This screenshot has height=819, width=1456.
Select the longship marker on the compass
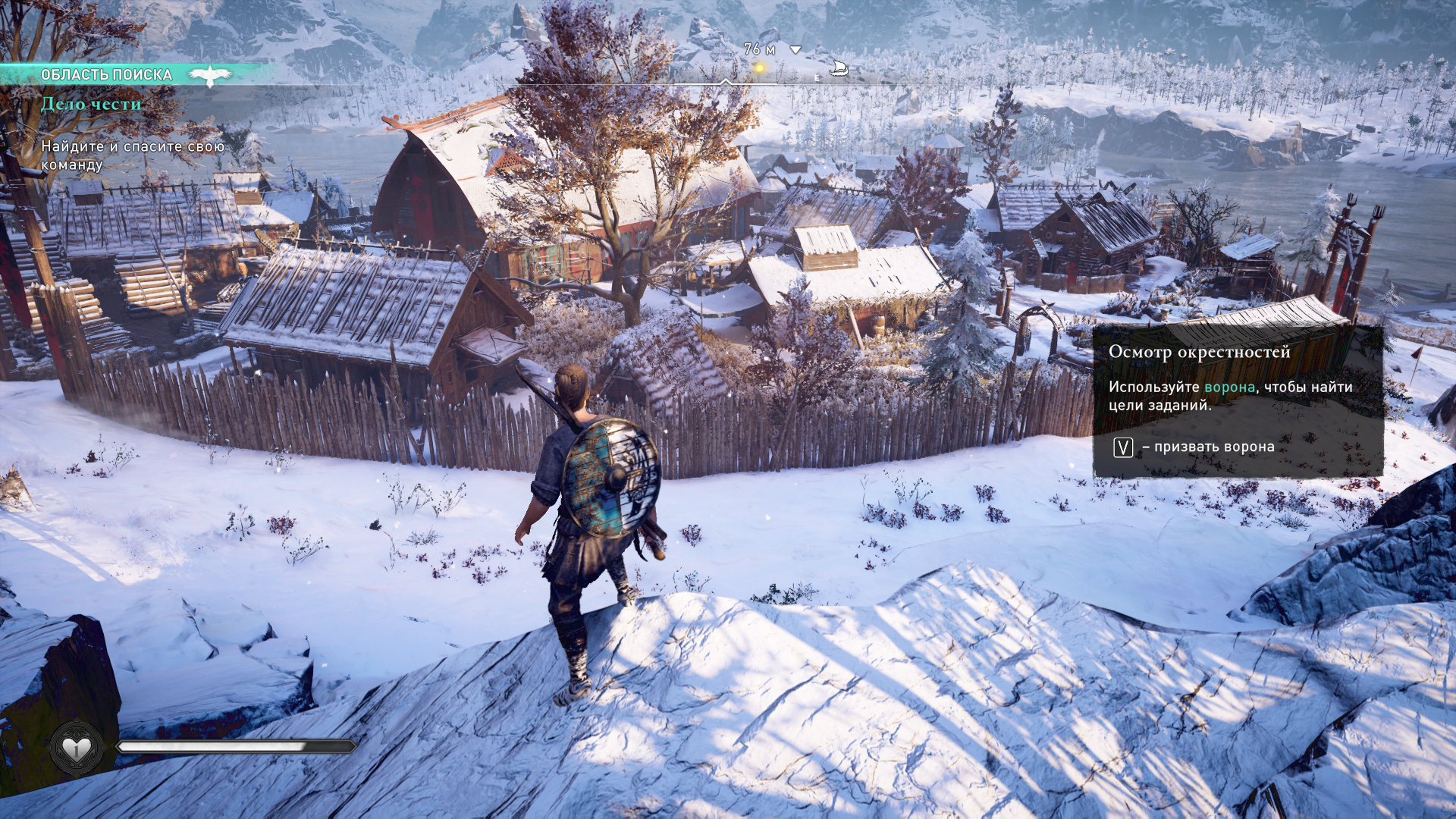point(838,69)
